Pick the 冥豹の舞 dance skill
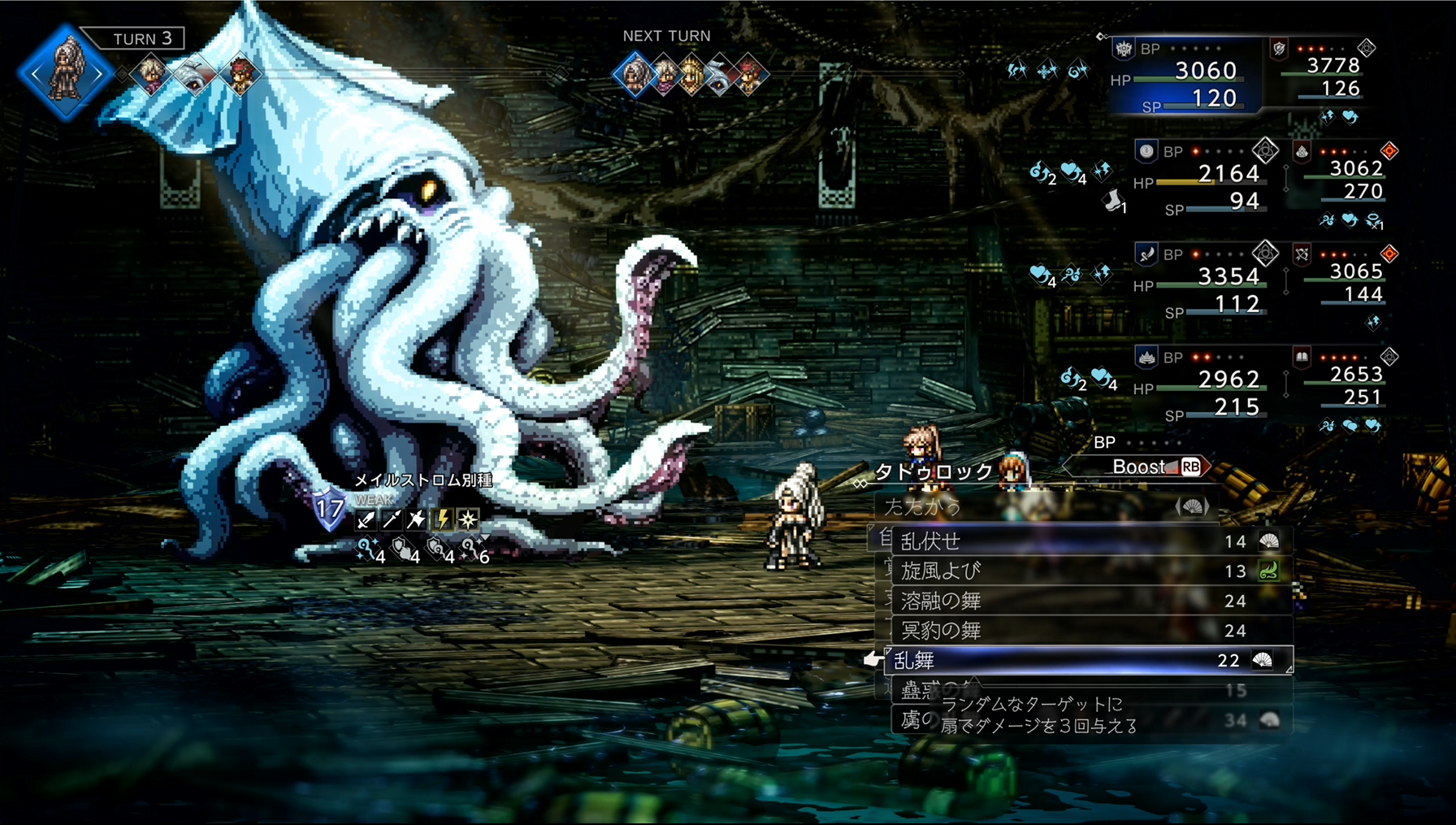The image size is (1456, 825). point(1089,631)
